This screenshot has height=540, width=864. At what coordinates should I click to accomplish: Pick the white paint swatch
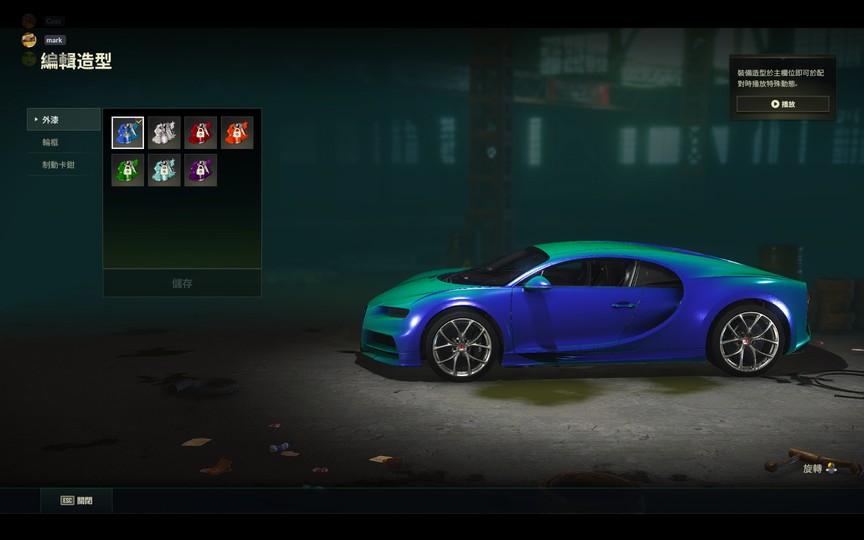point(164,133)
